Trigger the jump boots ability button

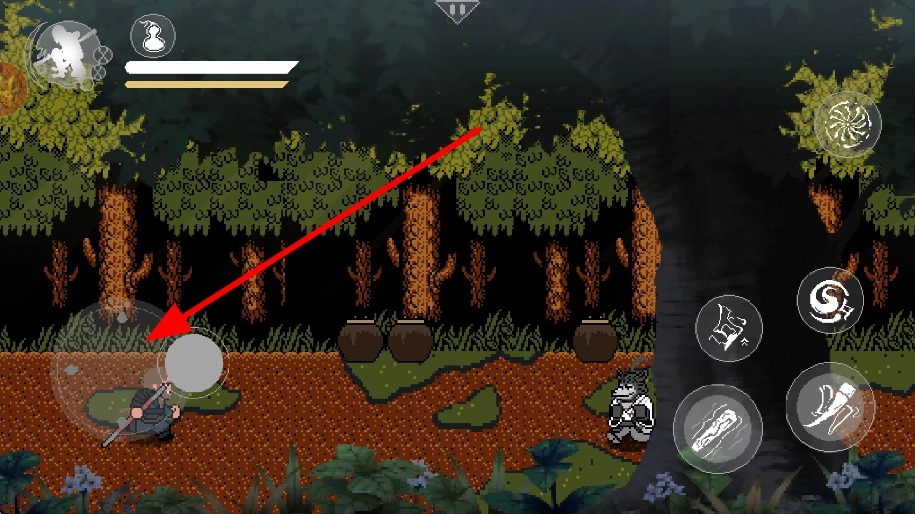729,329
